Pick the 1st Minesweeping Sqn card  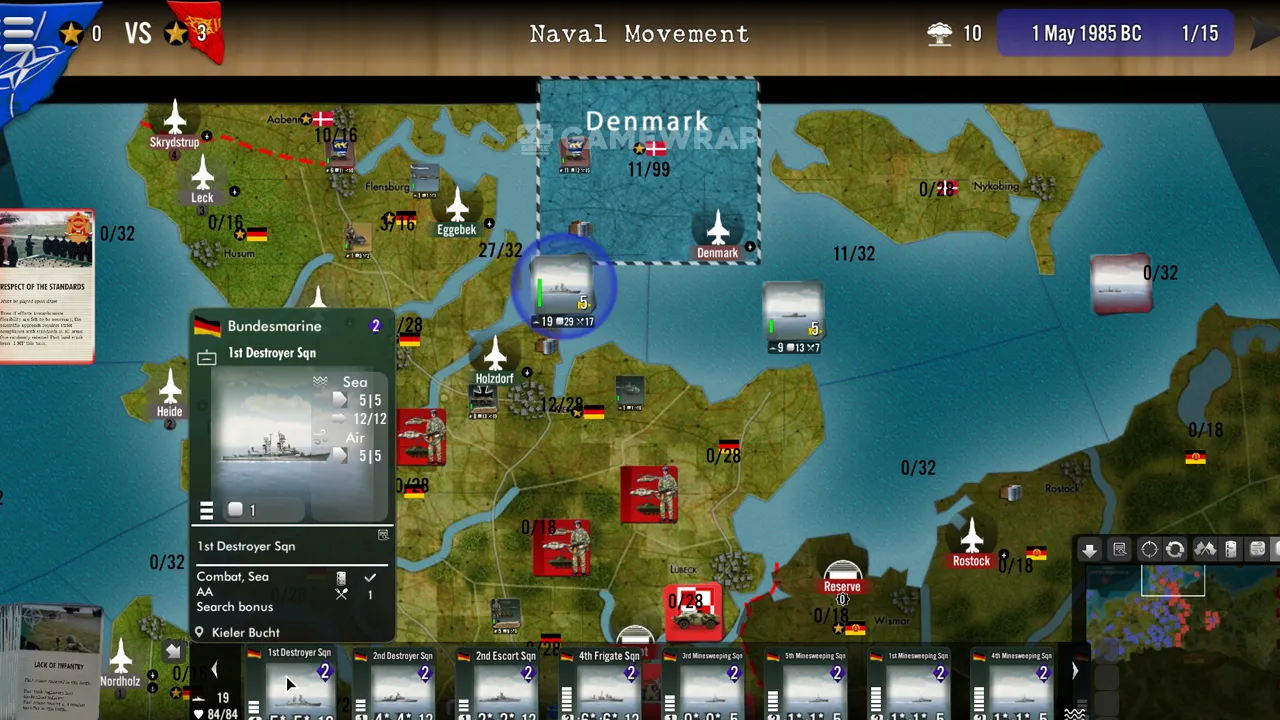coord(917,684)
